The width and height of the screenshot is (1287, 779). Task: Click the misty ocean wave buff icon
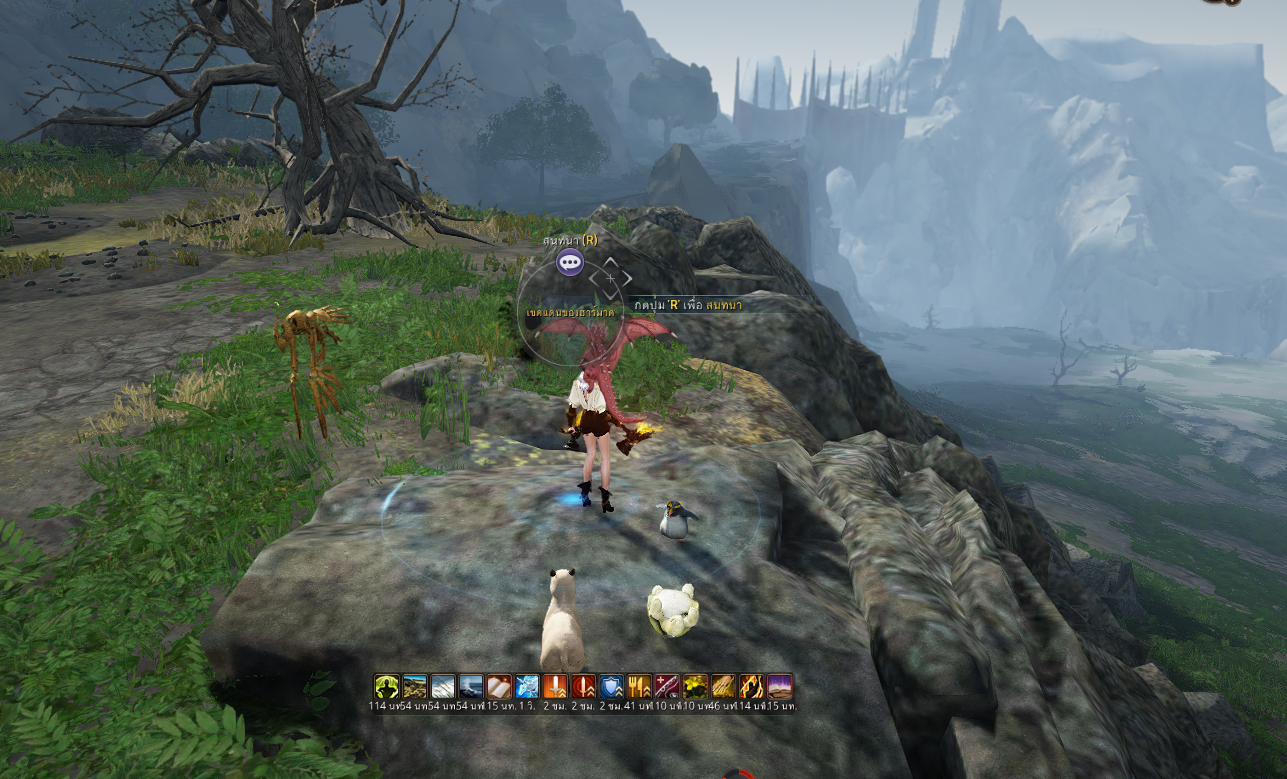coord(470,686)
